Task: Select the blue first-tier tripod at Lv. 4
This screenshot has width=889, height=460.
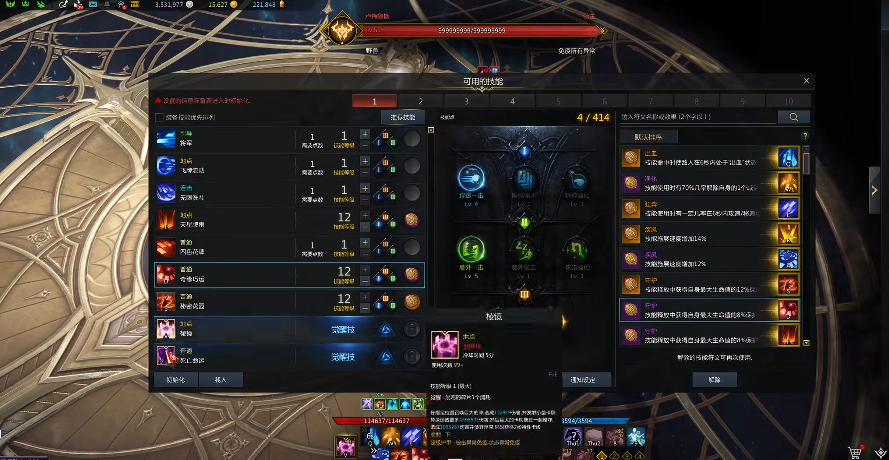Action: click(x=471, y=179)
